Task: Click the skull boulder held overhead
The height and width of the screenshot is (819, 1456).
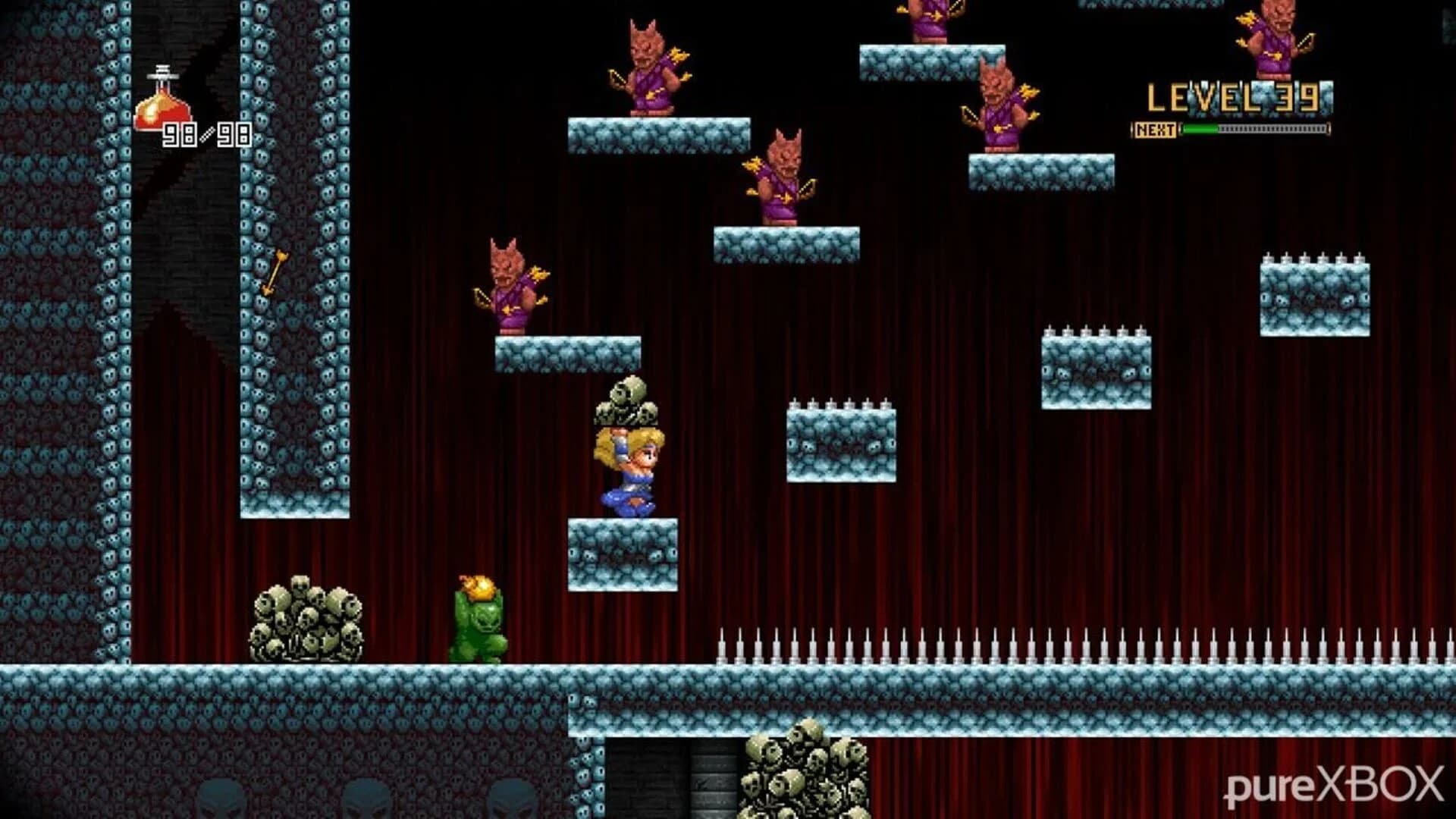Action: (x=626, y=406)
